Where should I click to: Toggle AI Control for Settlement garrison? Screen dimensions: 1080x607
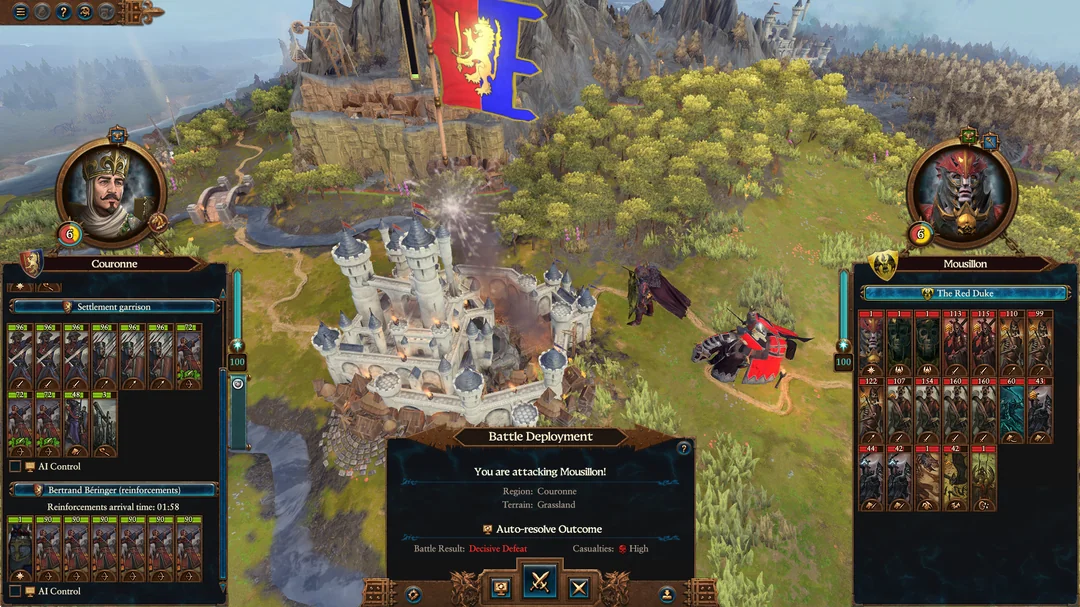click(15, 466)
